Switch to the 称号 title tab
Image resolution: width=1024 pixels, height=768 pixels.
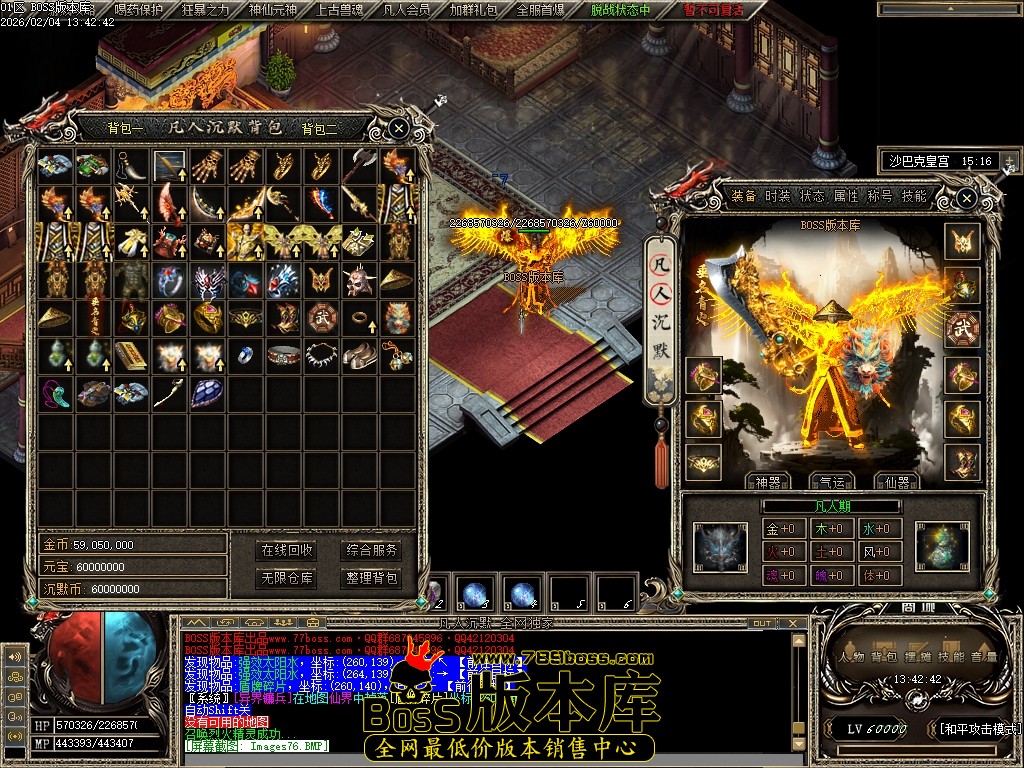(x=880, y=196)
